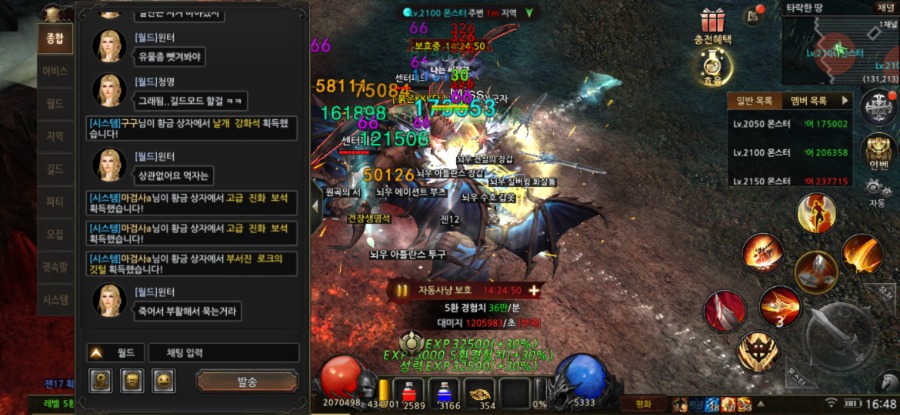The image size is (900, 415).
Task: Open the 충전혜택 gift box
Action: tap(712, 21)
